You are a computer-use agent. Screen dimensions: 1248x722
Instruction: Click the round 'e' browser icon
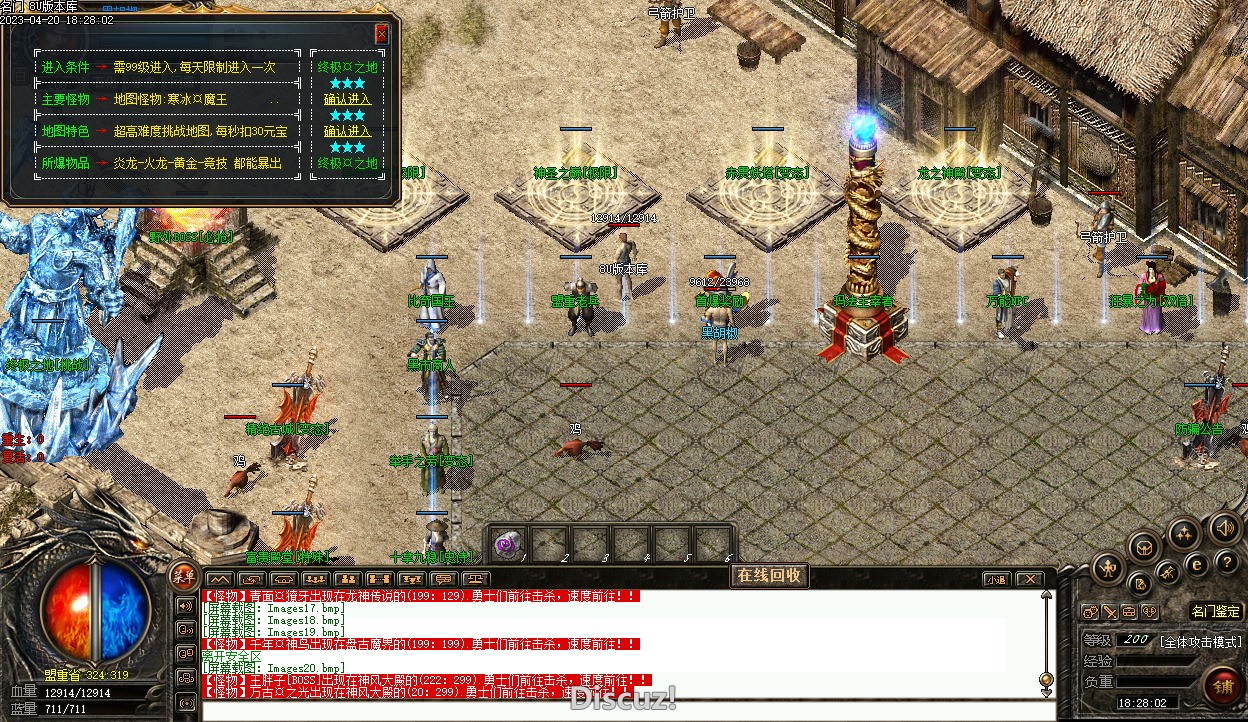click(x=1196, y=565)
